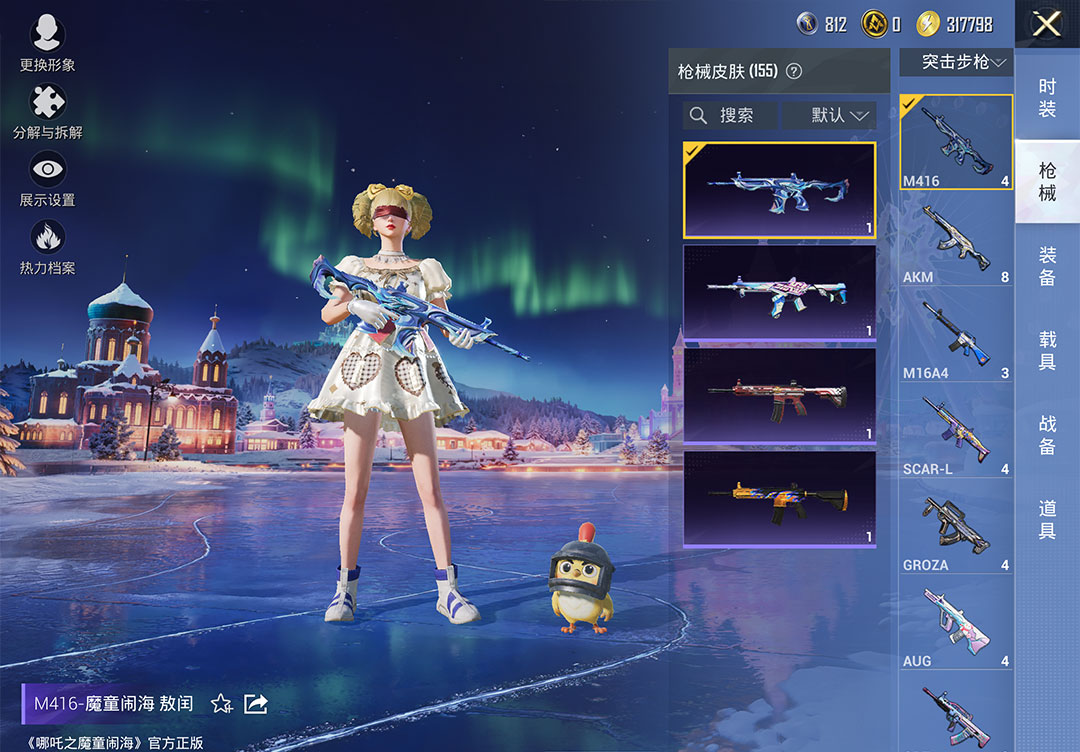Switch to the 装备 equipment tab

1047,267
